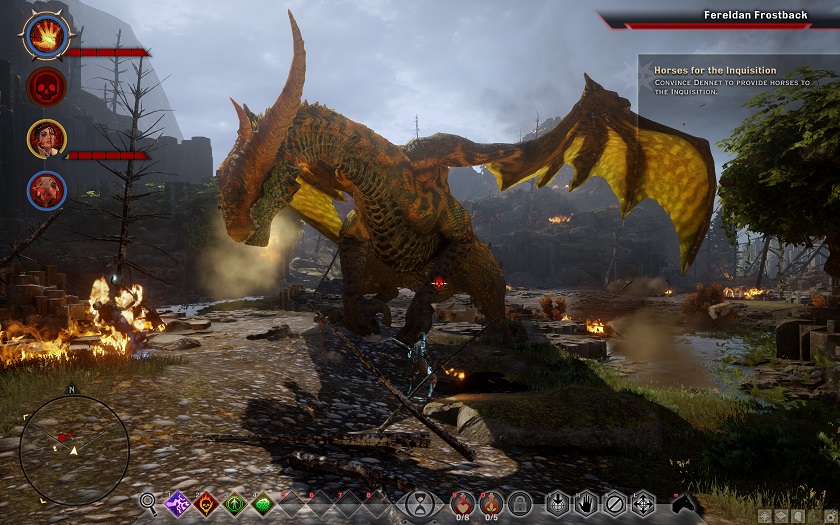840x525 pixels.
Task: Click the magnifying glass search icon
Action: 149,503
